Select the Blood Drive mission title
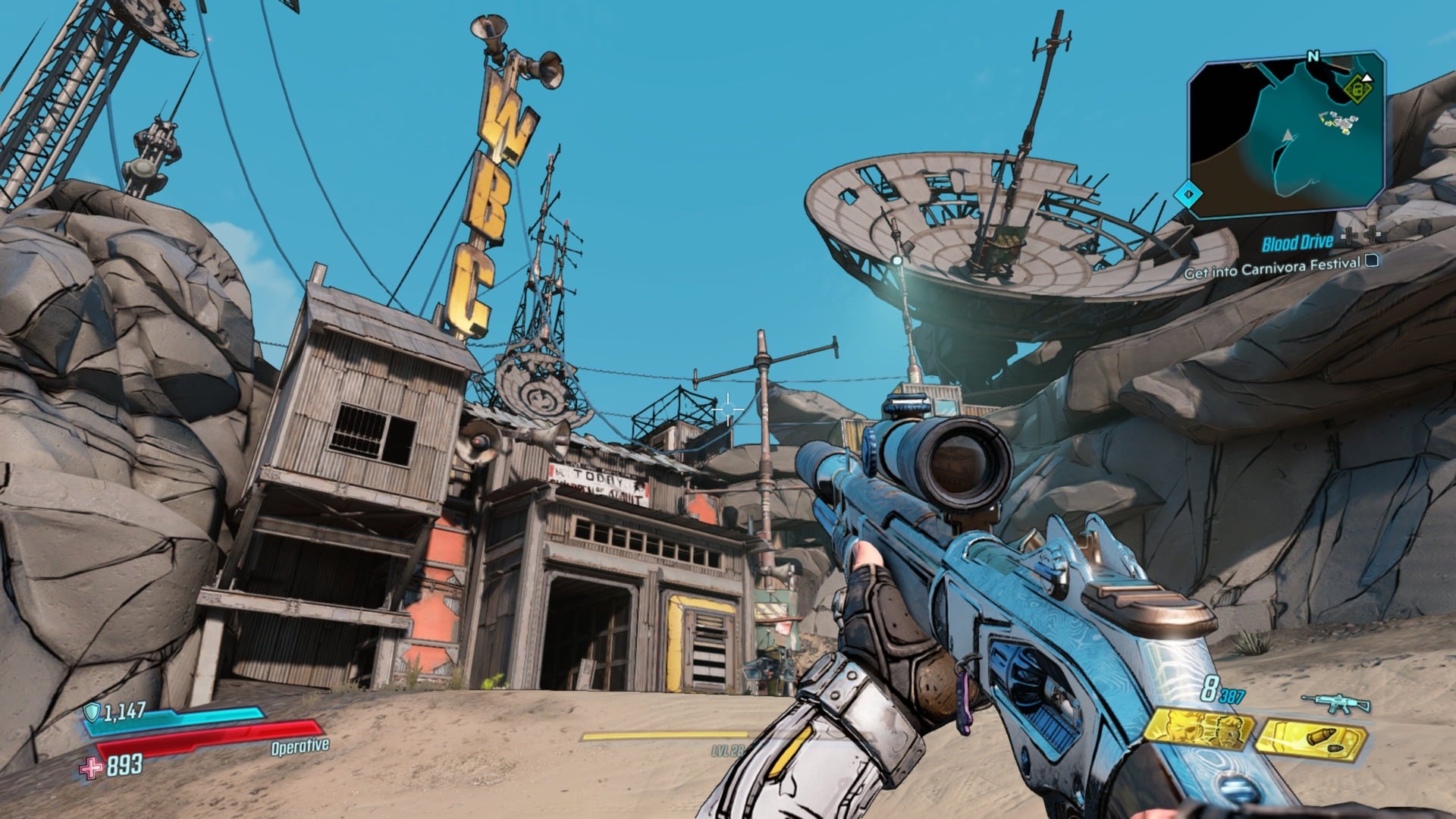The image size is (1456, 819). (1297, 243)
